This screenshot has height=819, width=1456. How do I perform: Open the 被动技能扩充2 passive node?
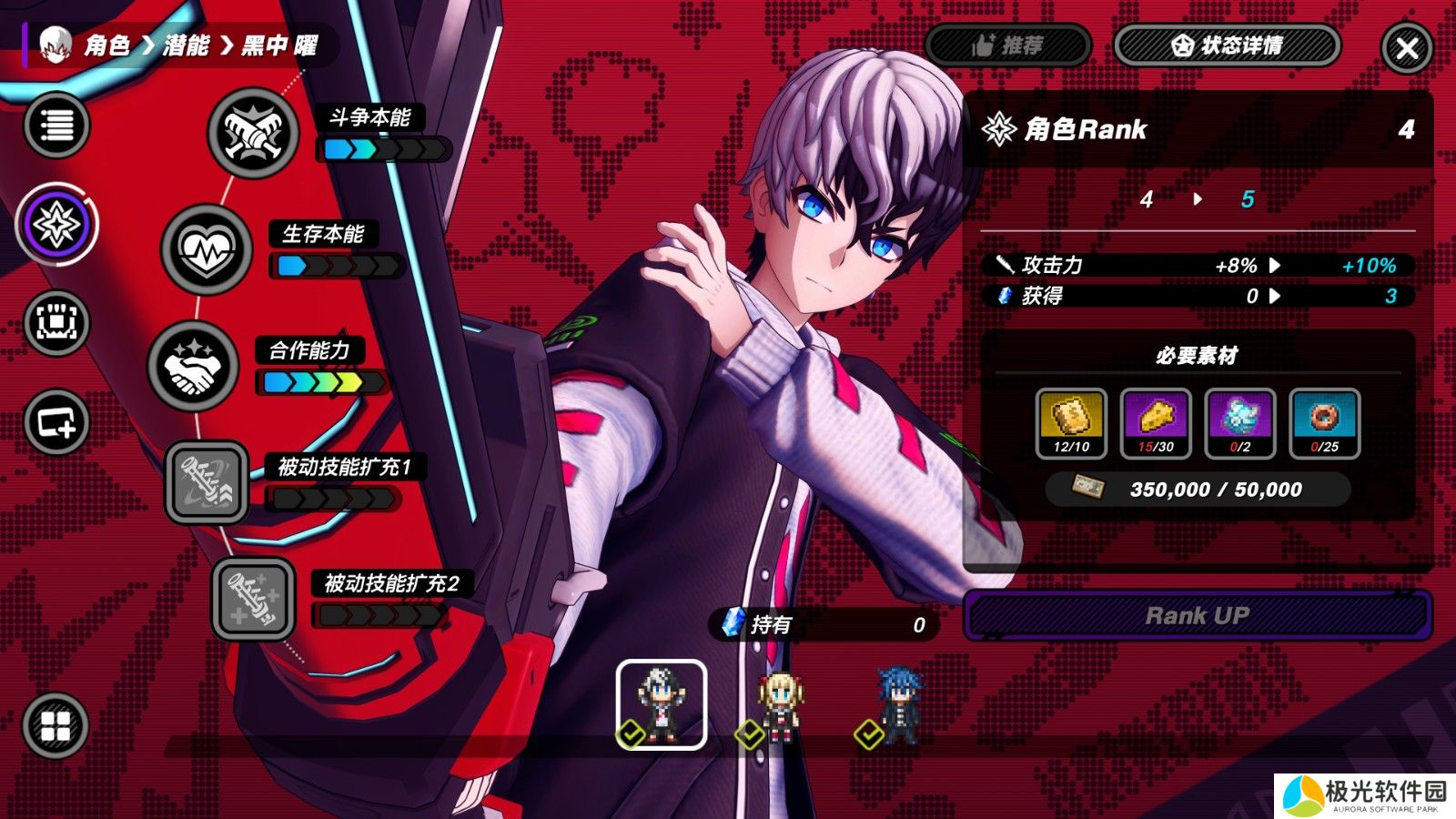253,599
